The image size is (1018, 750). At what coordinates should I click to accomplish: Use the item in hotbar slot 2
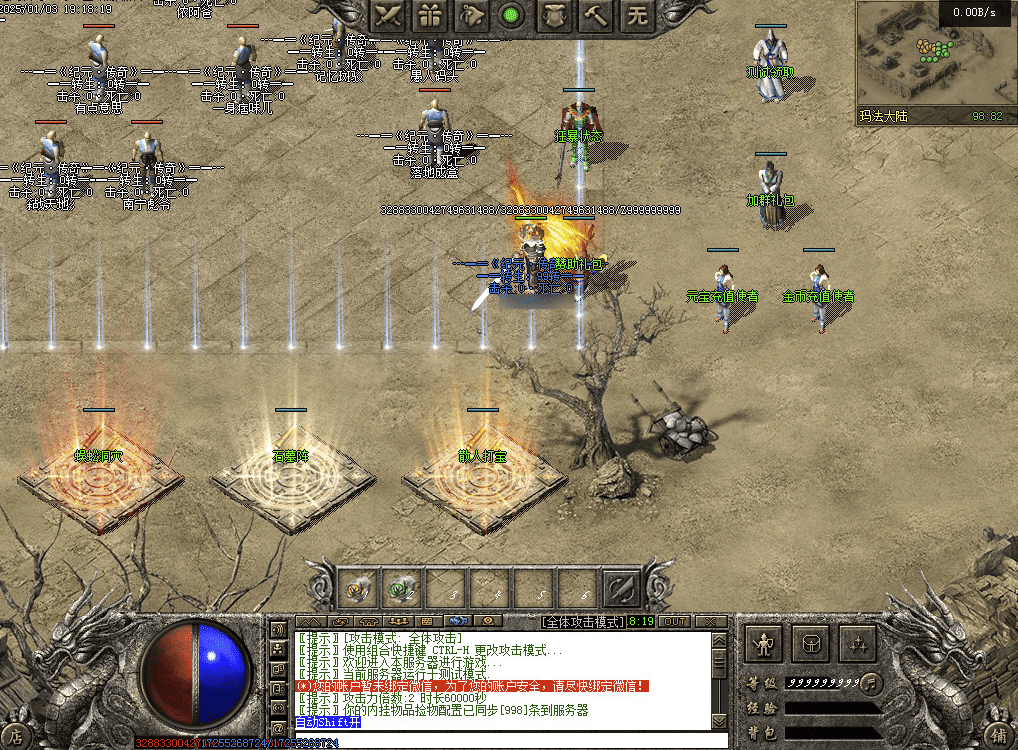click(x=403, y=588)
